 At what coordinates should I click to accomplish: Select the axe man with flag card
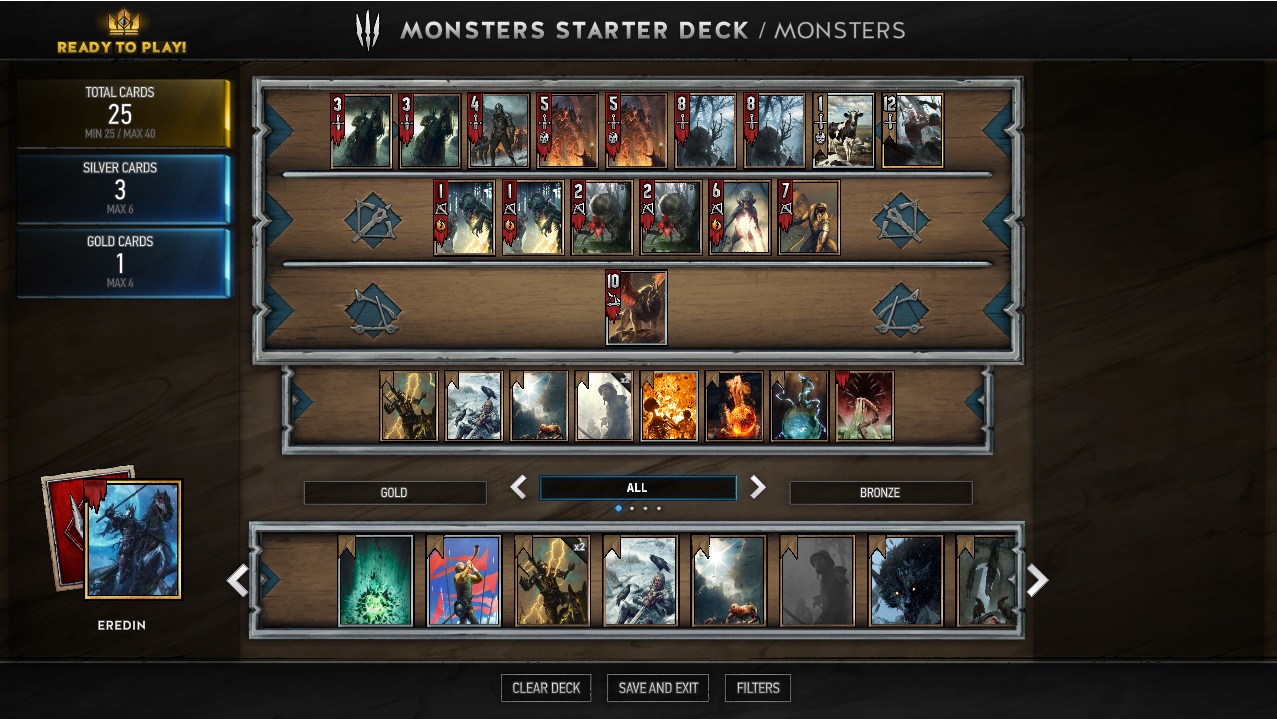tap(464, 581)
